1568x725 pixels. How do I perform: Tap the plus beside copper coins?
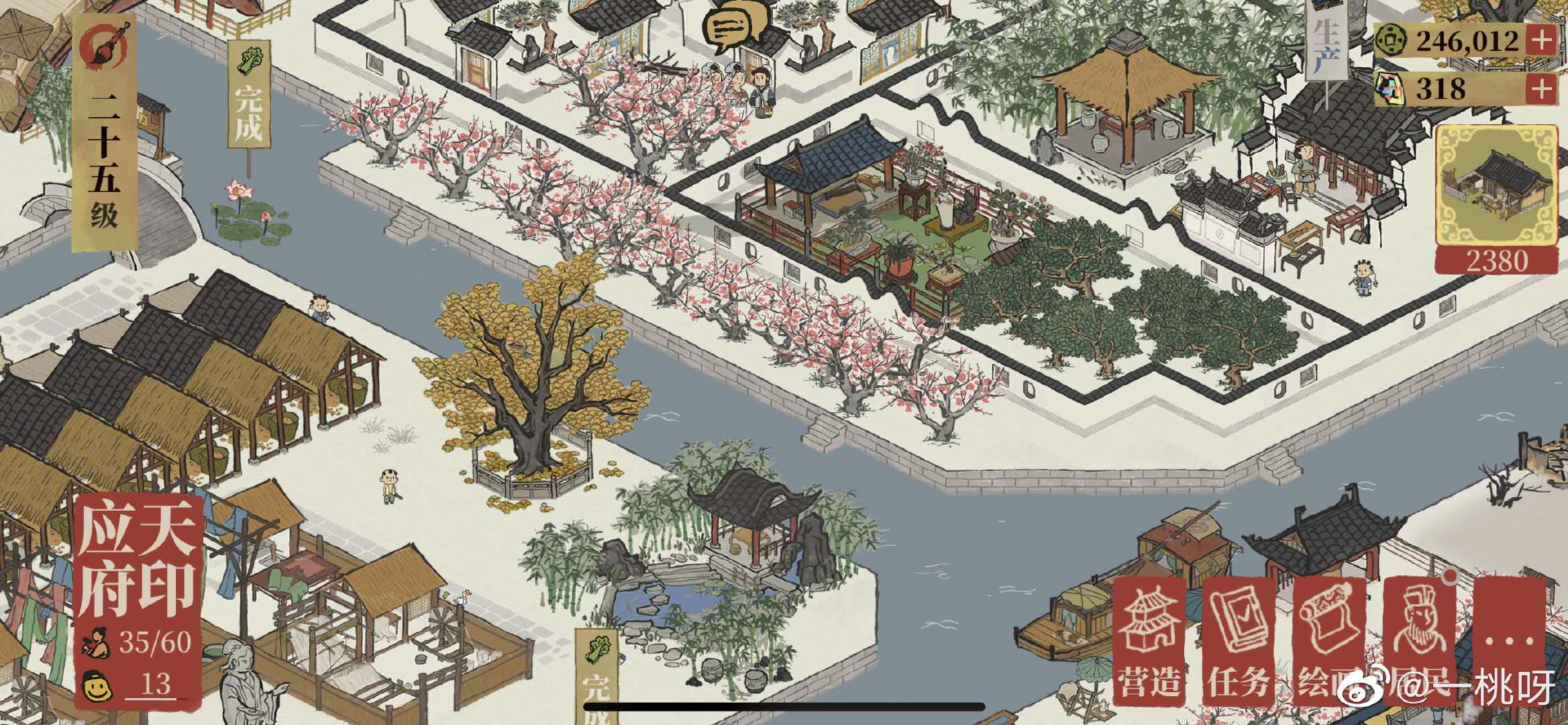click(x=1541, y=42)
